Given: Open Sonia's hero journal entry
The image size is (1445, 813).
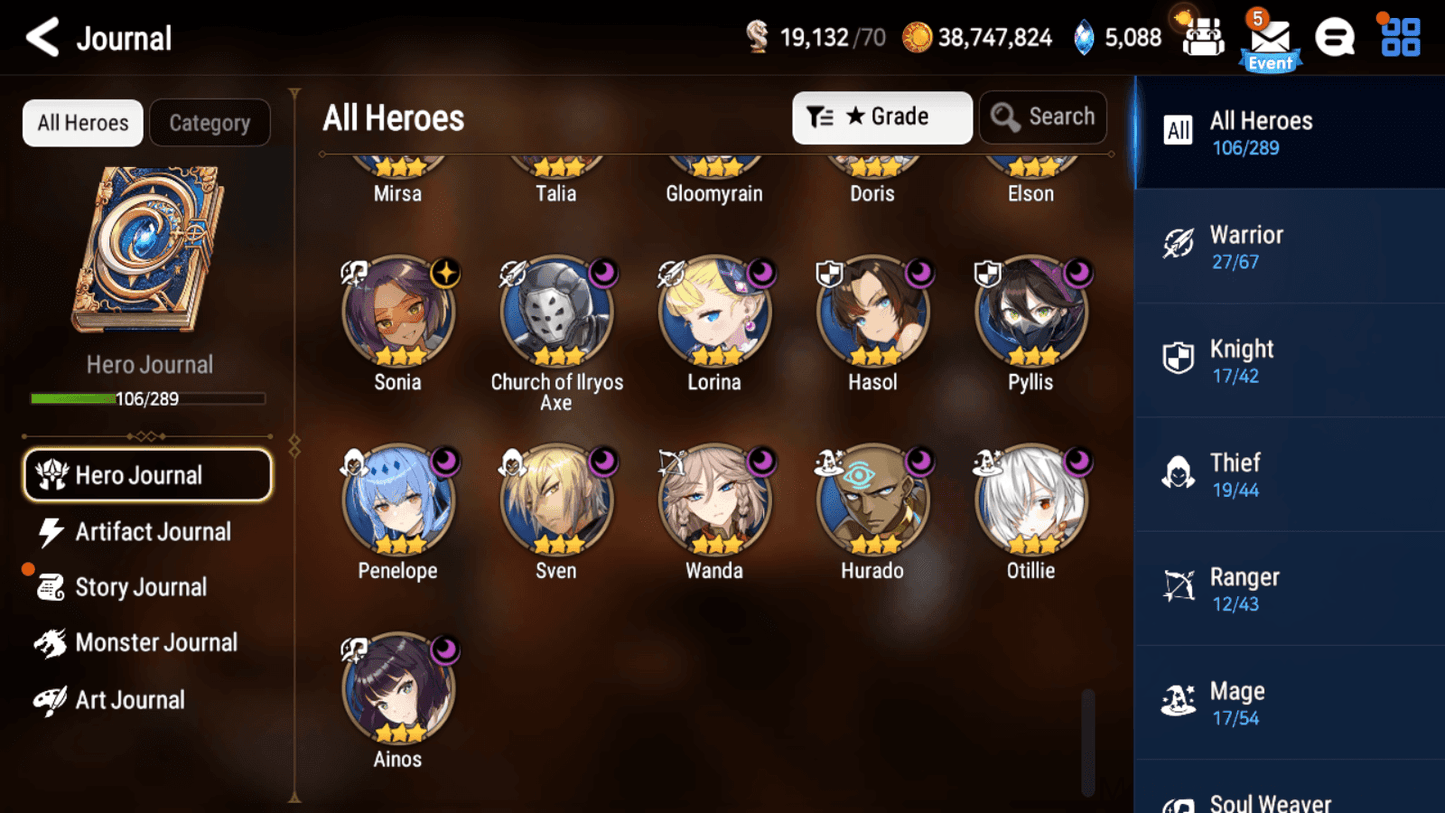Looking at the screenshot, I should [x=399, y=311].
